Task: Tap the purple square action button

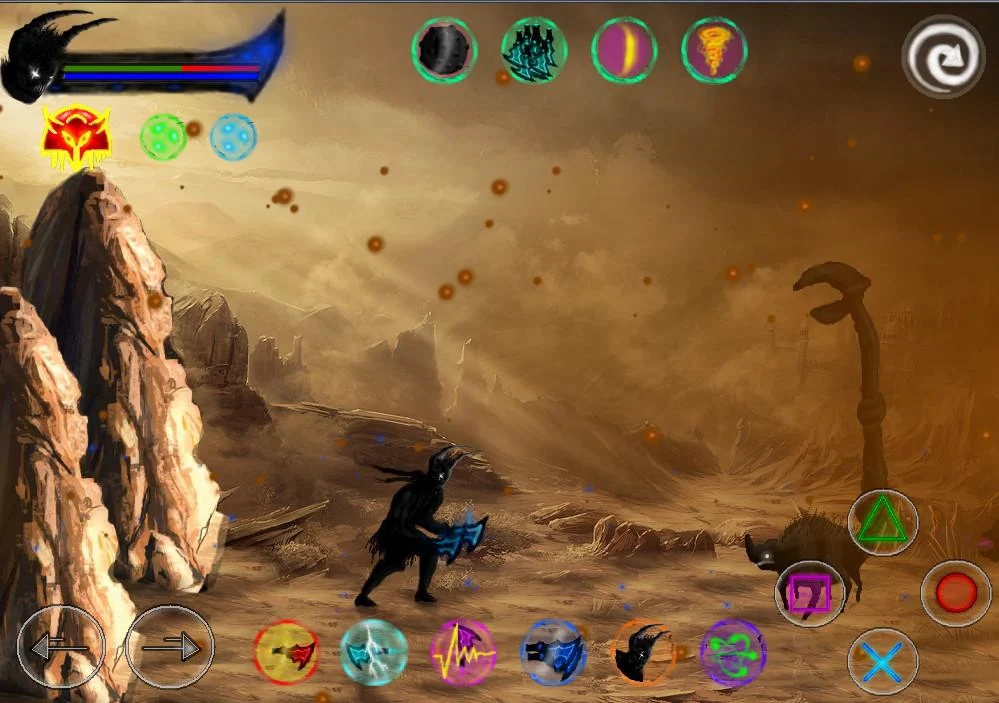Action: pos(810,594)
